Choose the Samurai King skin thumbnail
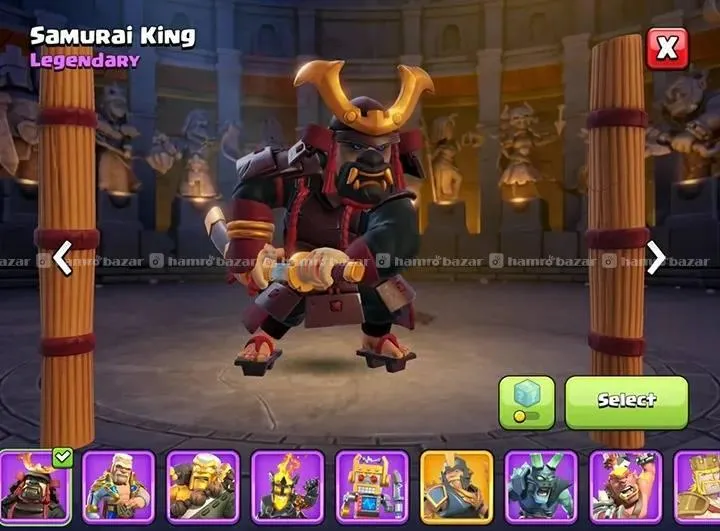The image size is (720, 531). coord(35,487)
